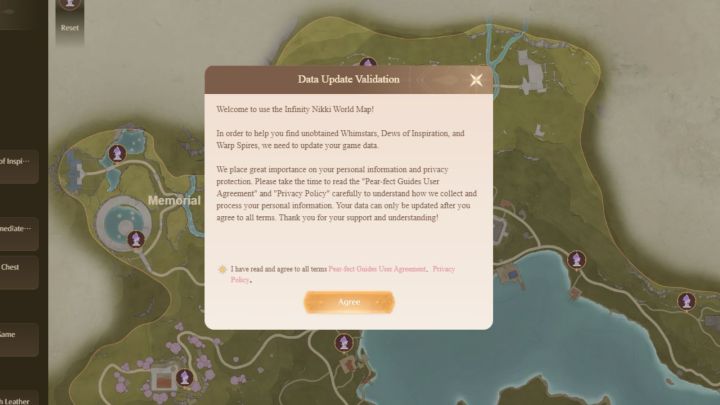
Task: Open the Pear-fect Guides User Agreement link
Action: coord(377,269)
